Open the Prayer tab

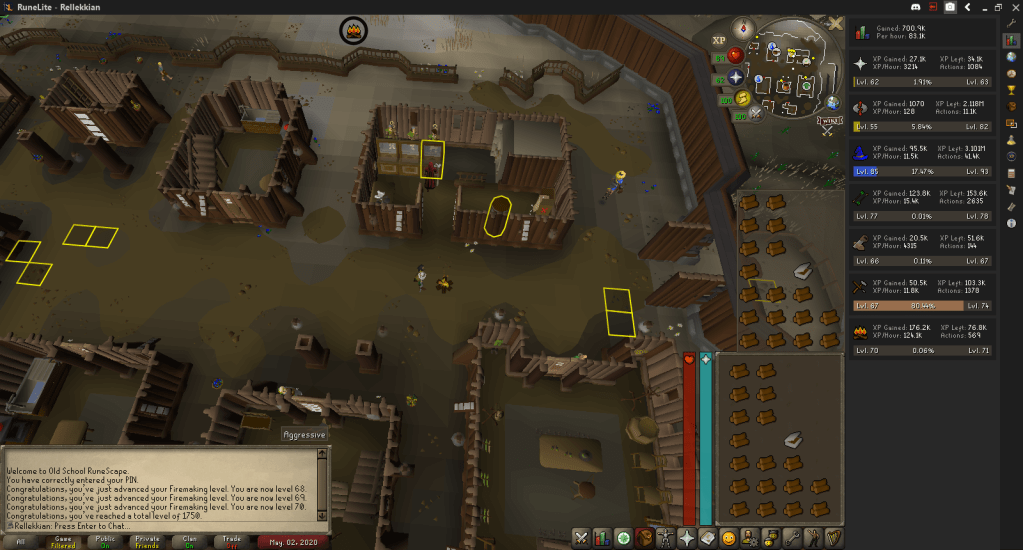687,538
